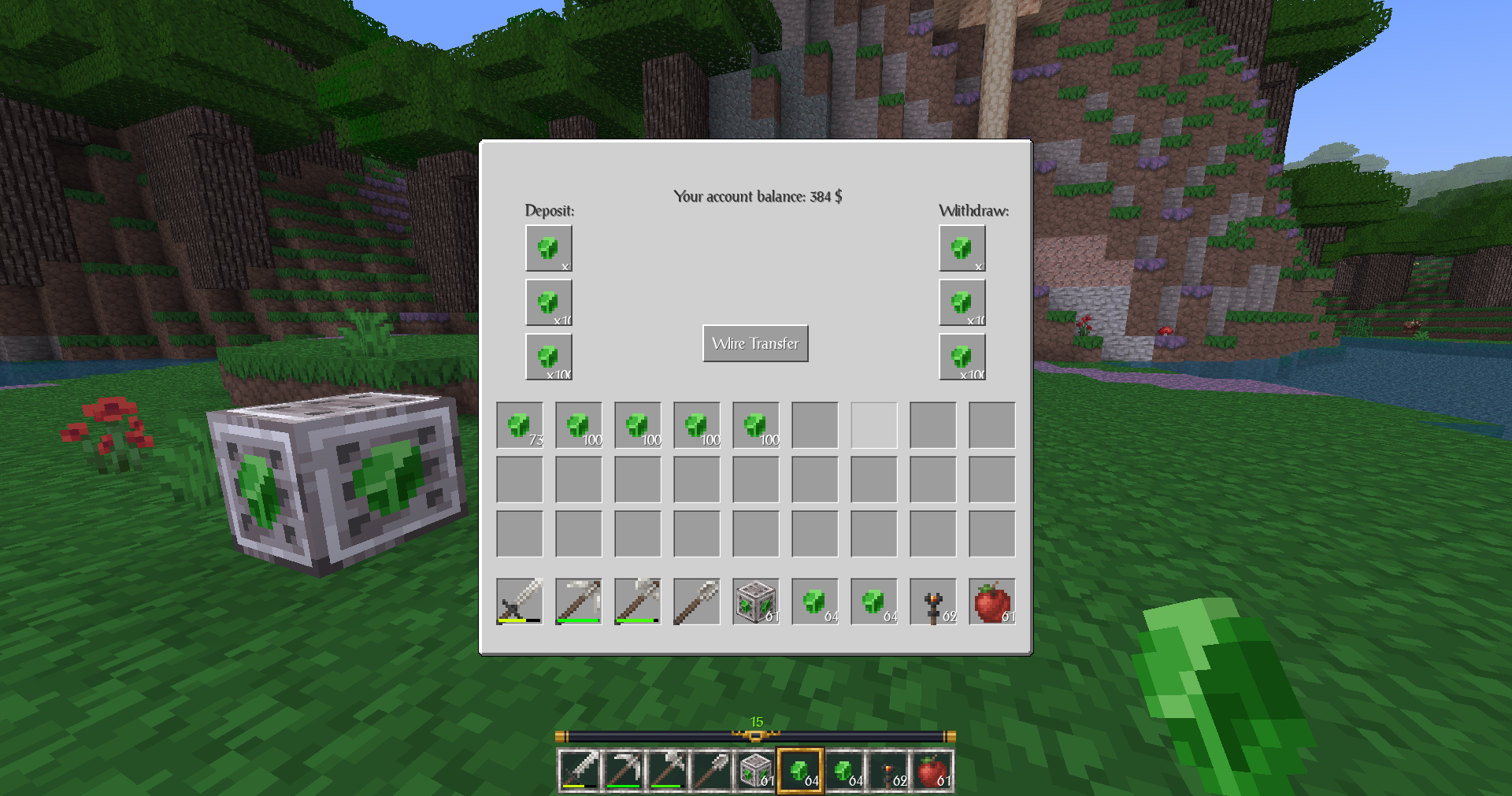Deposit a single emerald note (x1)
Image resolution: width=1512 pixels, height=796 pixels.
point(548,248)
